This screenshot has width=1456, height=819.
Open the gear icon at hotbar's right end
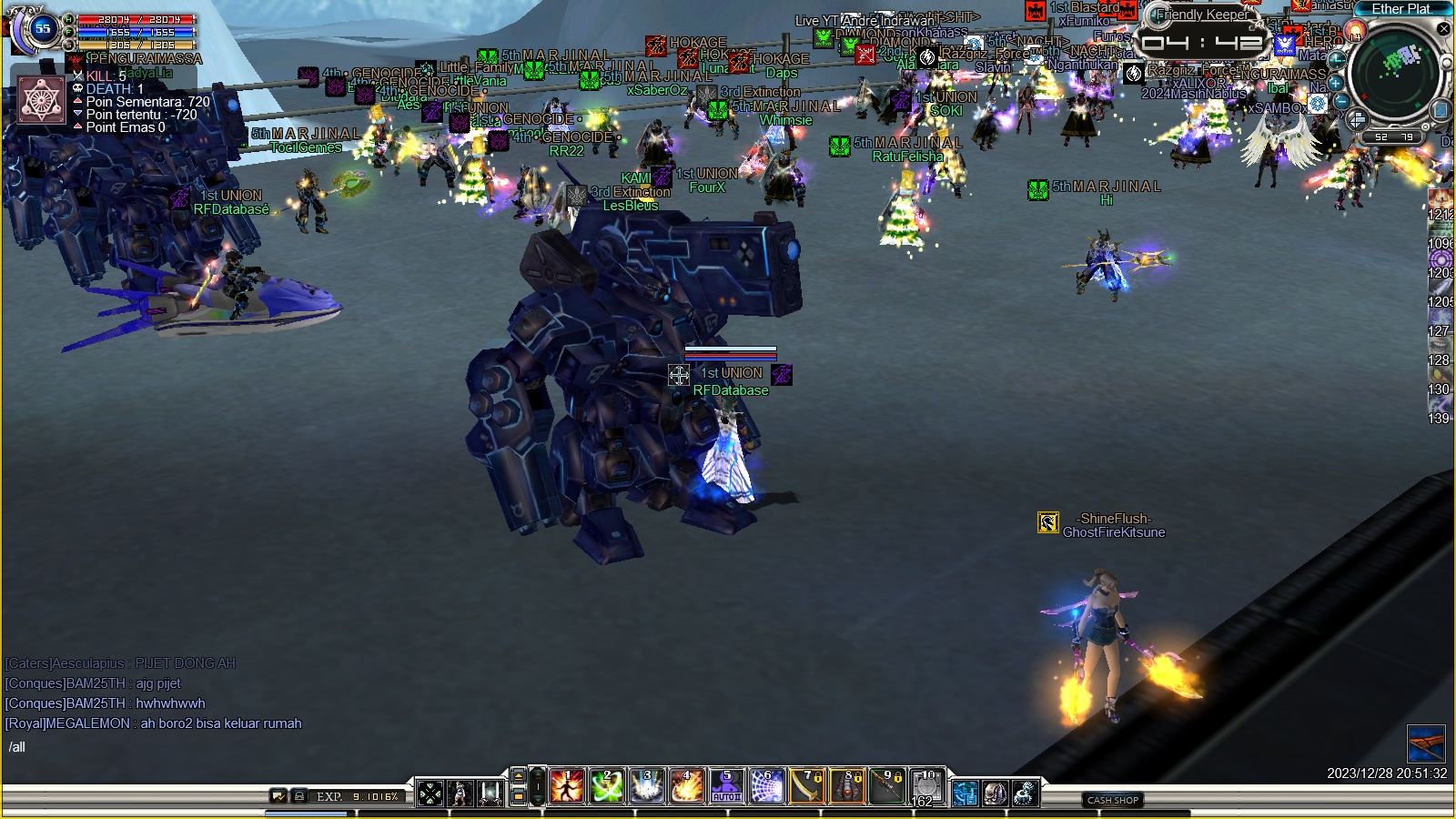tap(1026, 794)
